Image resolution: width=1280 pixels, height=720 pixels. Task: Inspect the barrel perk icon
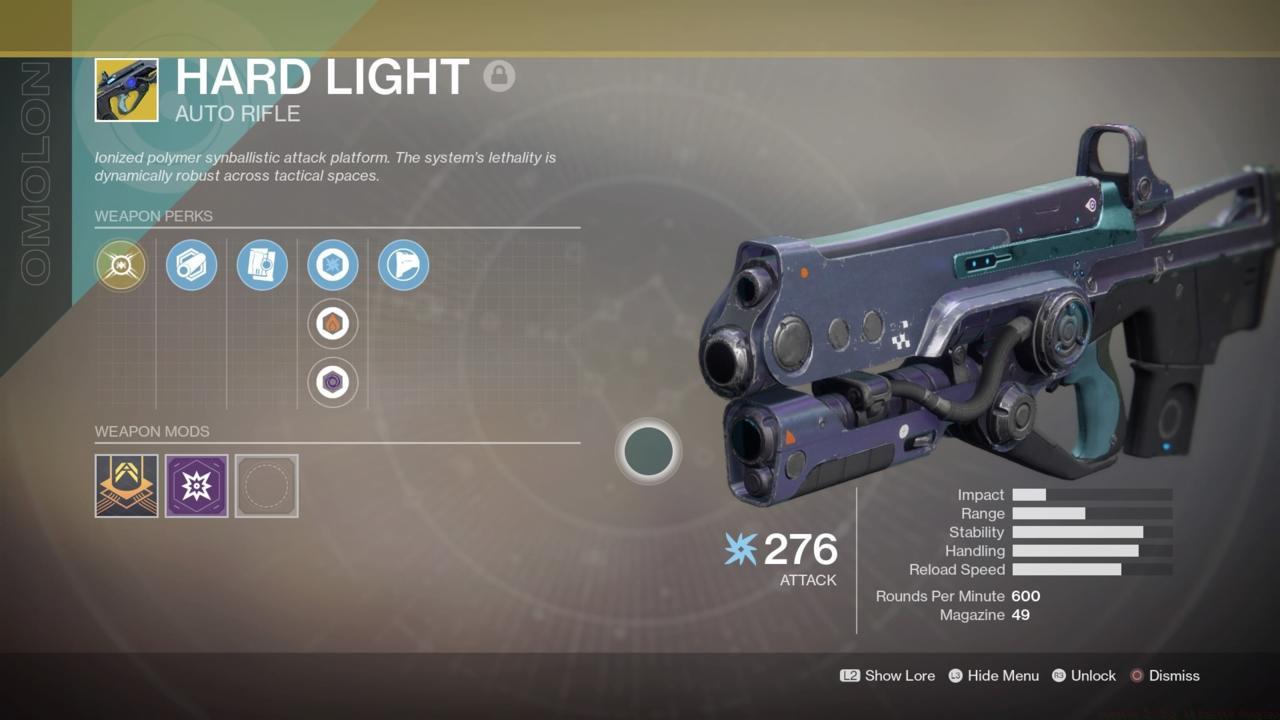click(x=191, y=265)
